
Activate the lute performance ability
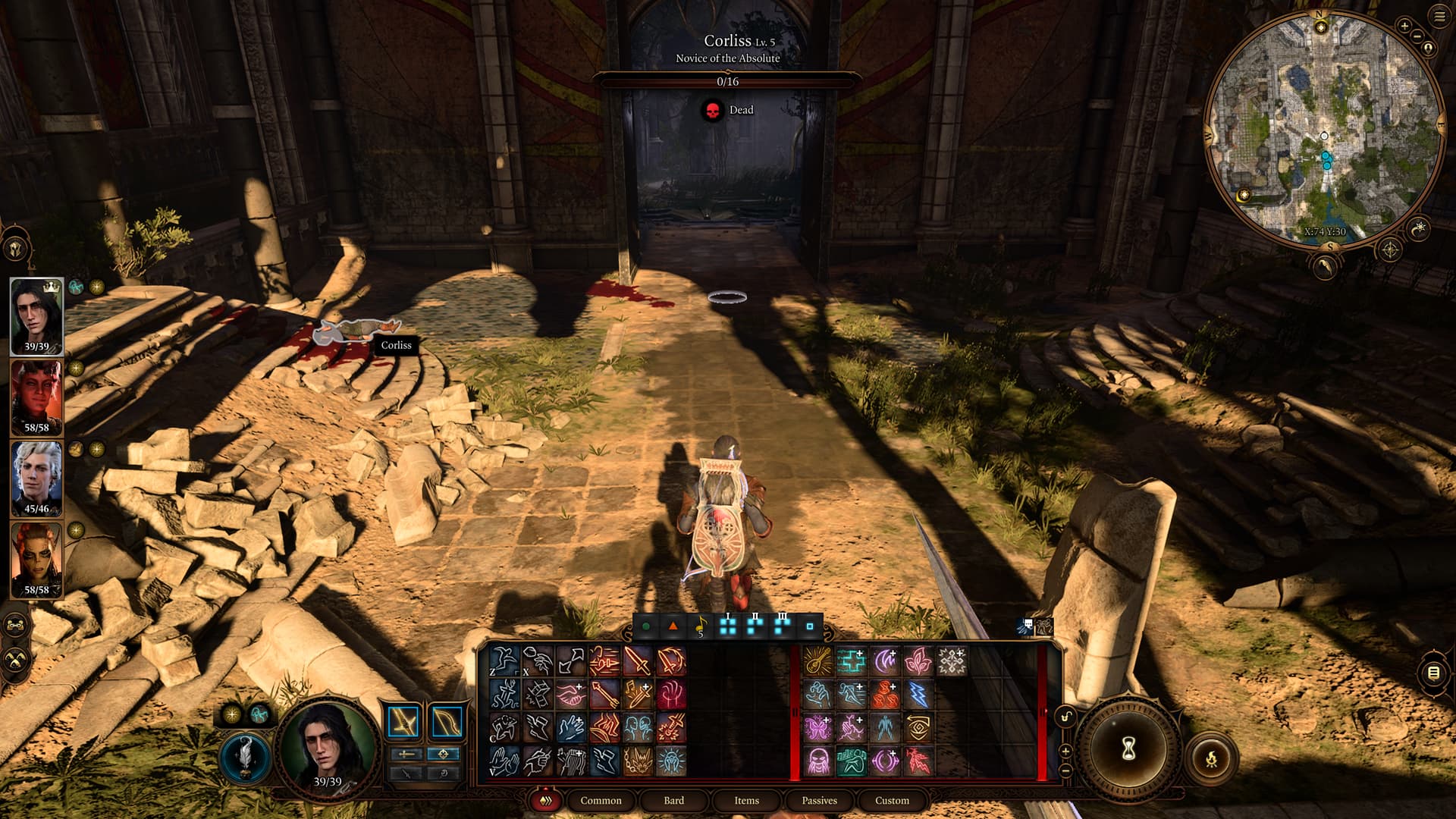(x=817, y=661)
